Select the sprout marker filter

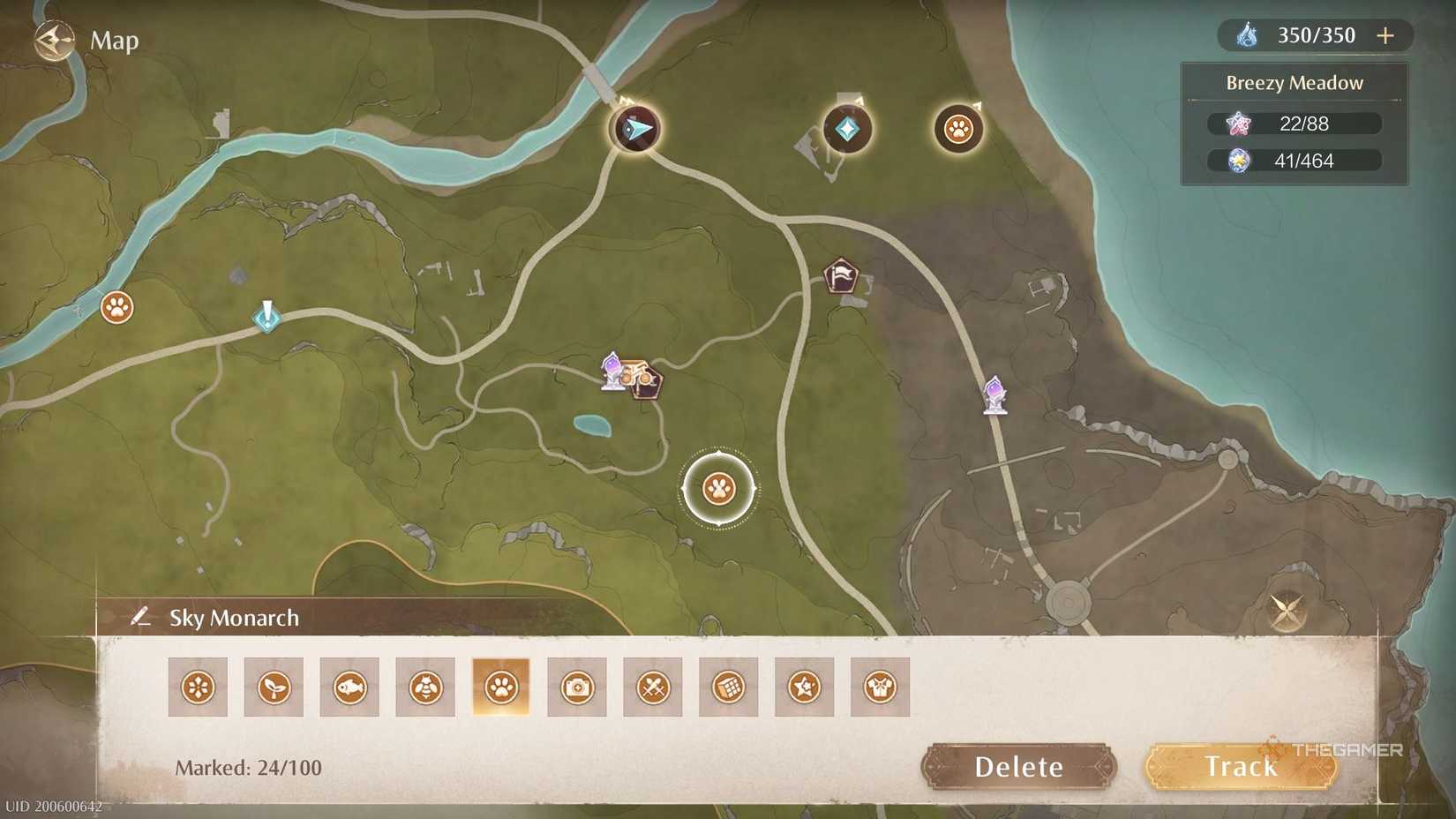[273, 686]
